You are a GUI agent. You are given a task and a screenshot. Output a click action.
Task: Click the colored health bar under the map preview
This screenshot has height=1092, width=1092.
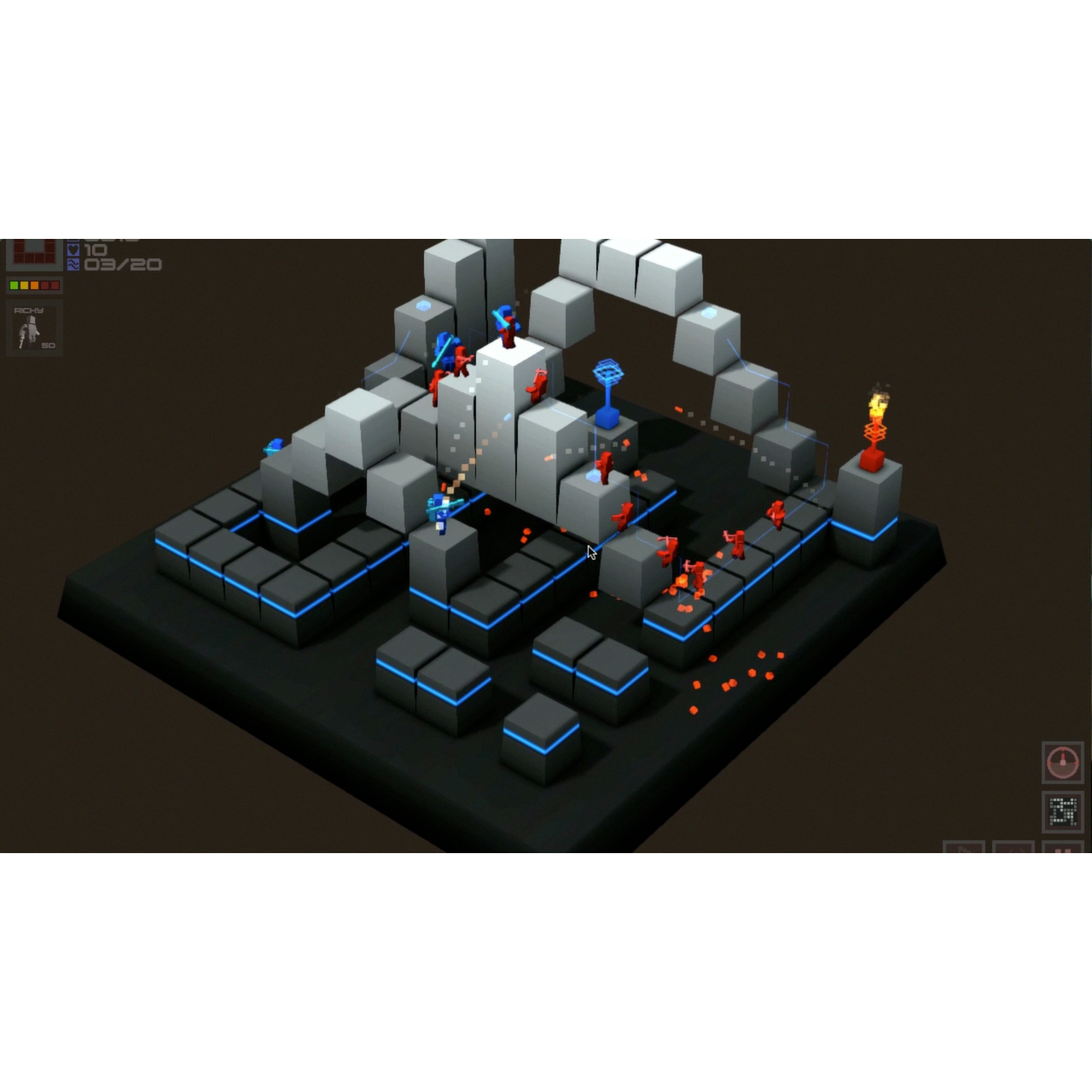coord(34,286)
